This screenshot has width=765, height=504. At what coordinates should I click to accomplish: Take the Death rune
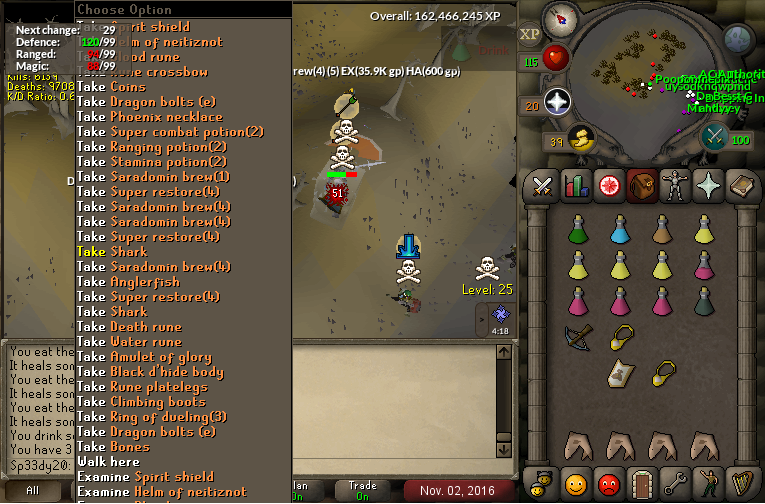click(129, 326)
